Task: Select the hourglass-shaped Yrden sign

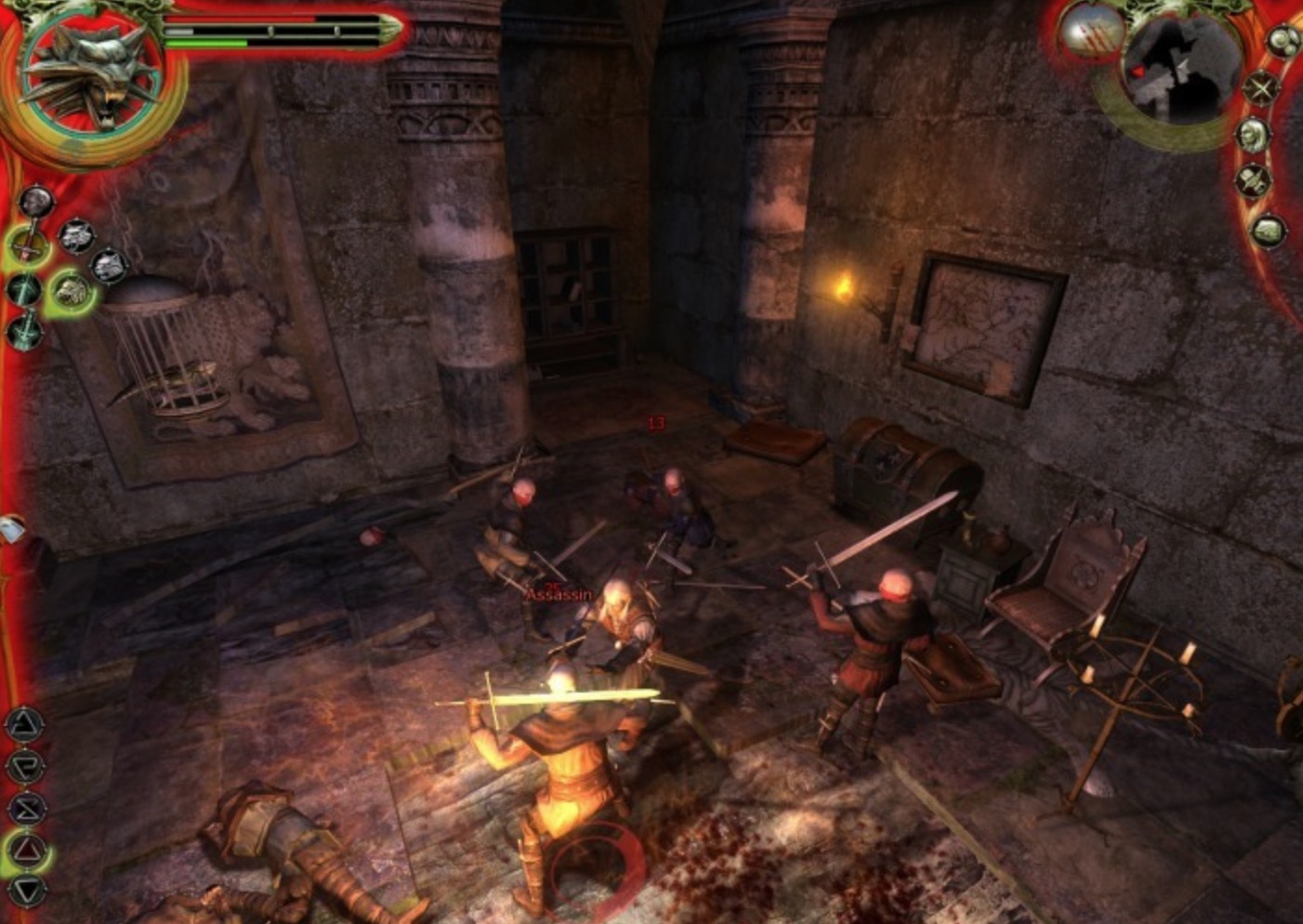Action: click(x=26, y=808)
